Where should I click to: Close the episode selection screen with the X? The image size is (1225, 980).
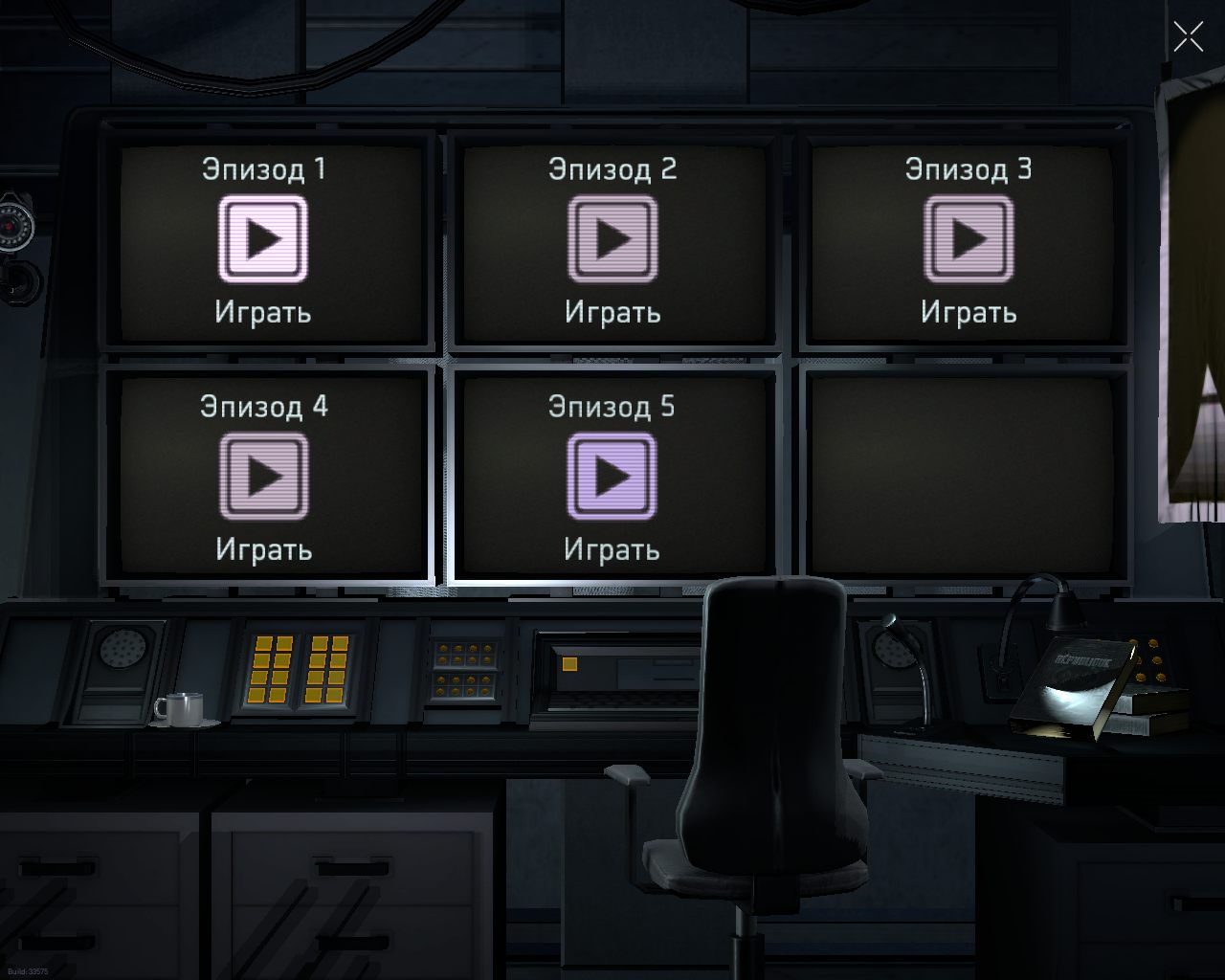click(1189, 37)
